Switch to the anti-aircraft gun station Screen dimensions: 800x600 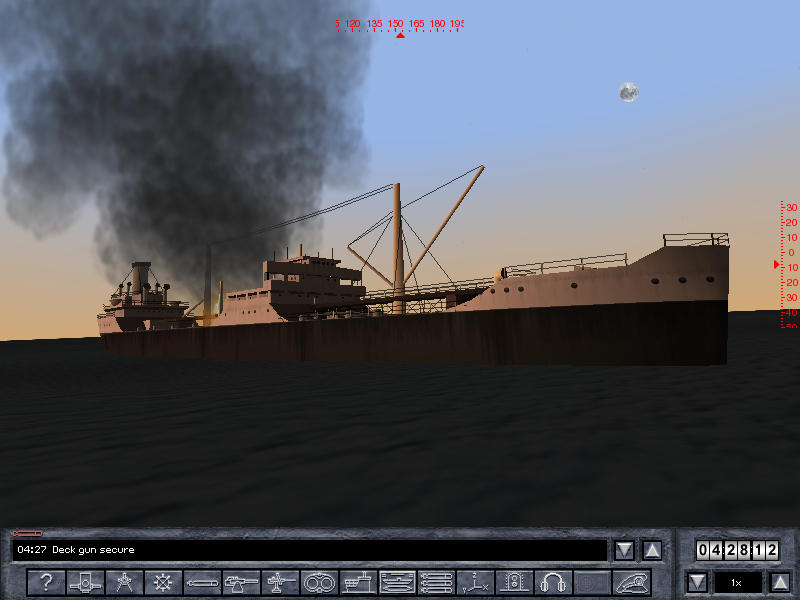[x=280, y=582]
